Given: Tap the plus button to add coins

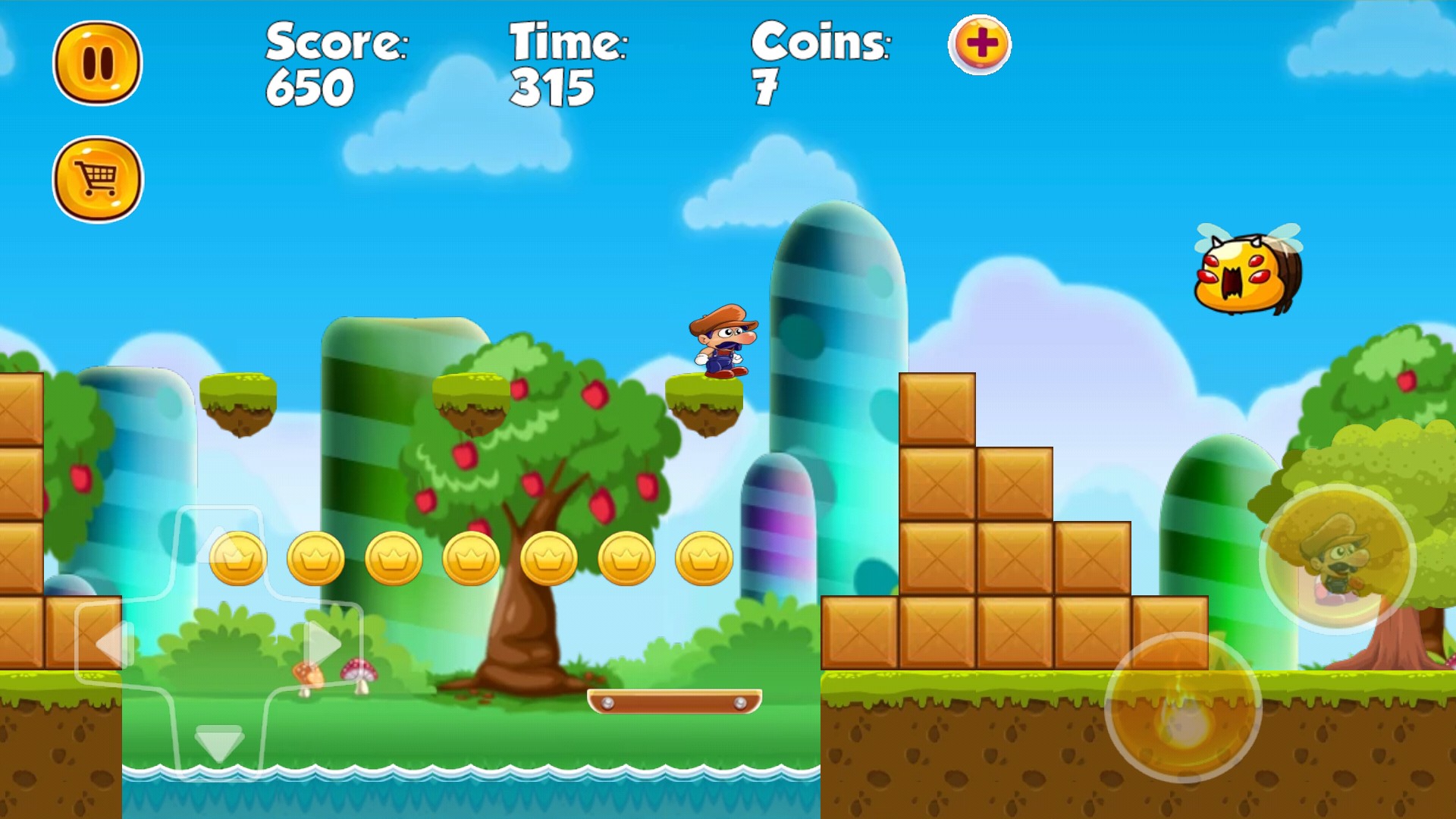Looking at the screenshot, I should pyautogui.click(x=980, y=44).
